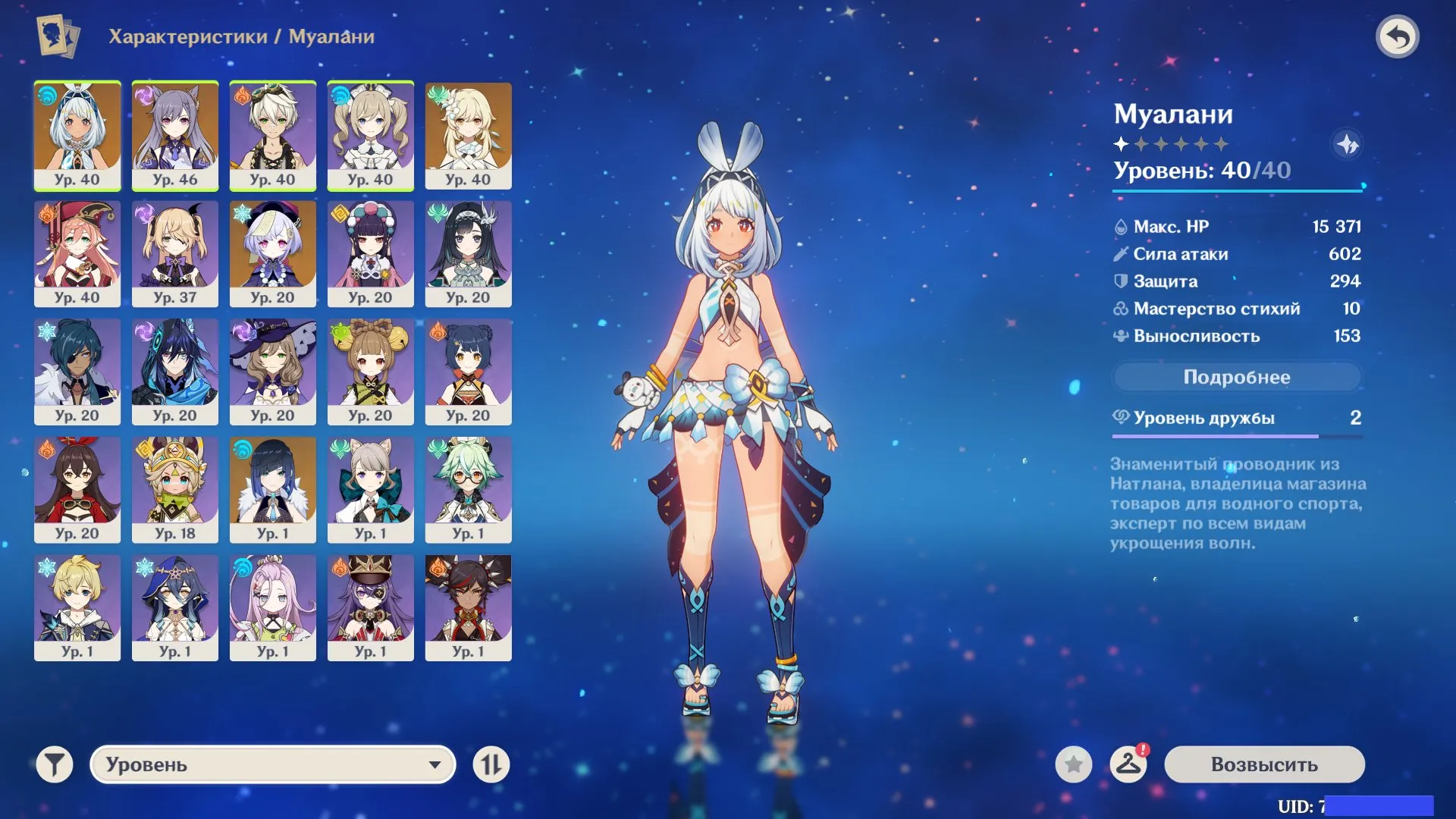
Task: Choose the Amber character portrait
Action: click(x=77, y=489)
